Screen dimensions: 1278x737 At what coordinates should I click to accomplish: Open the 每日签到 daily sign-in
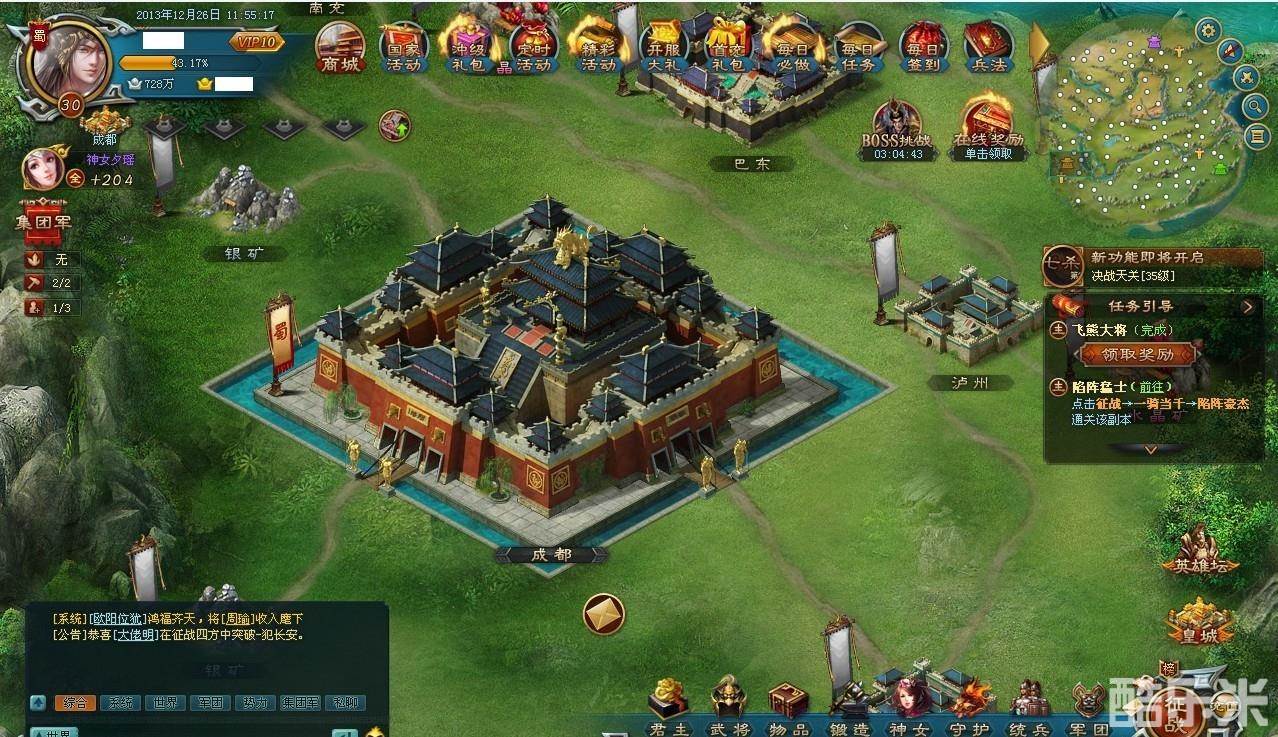(x=925, y=47)
